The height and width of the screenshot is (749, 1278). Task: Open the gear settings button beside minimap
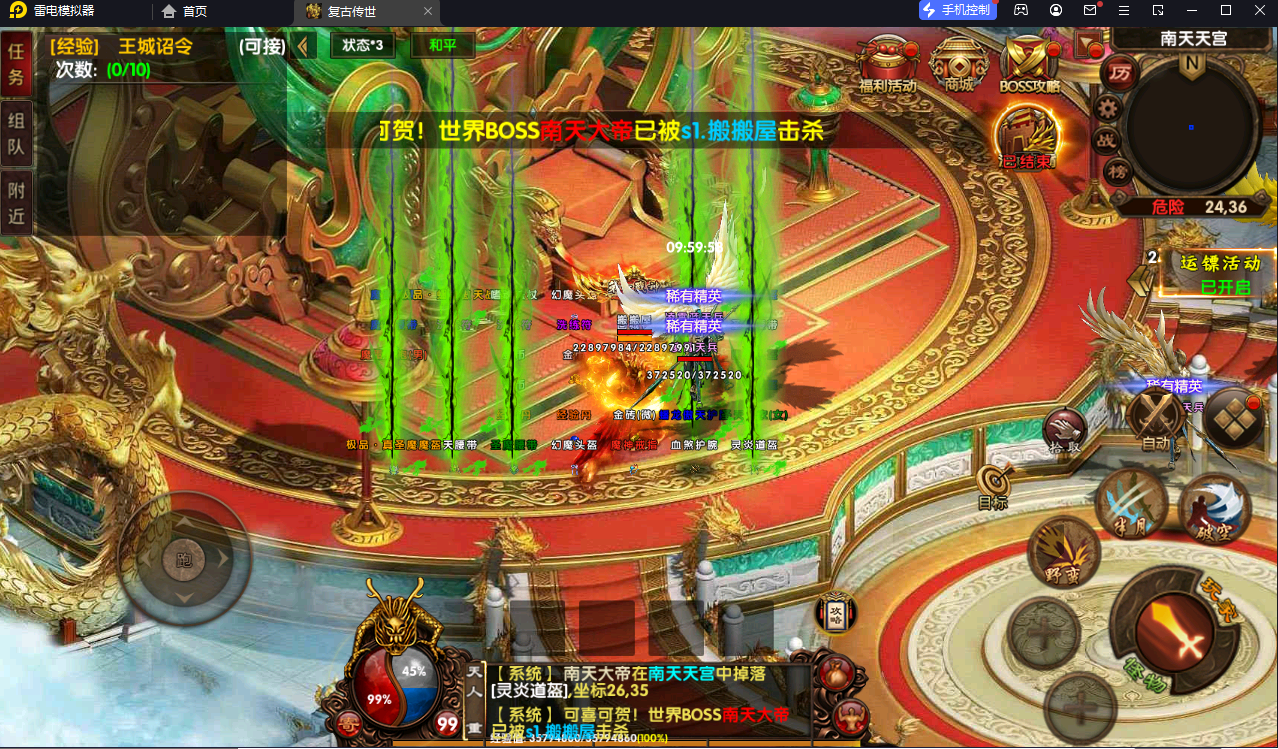tap(1107, 108)
